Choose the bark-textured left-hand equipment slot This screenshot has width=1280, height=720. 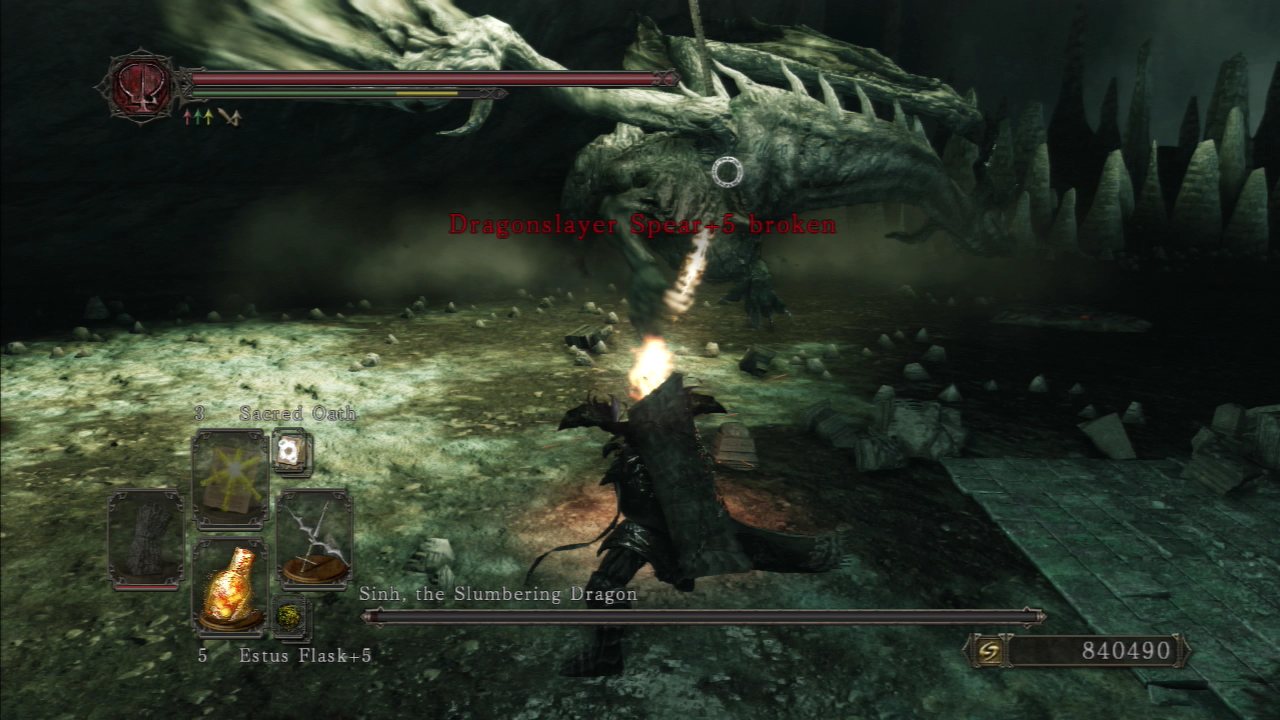(146, 538)
